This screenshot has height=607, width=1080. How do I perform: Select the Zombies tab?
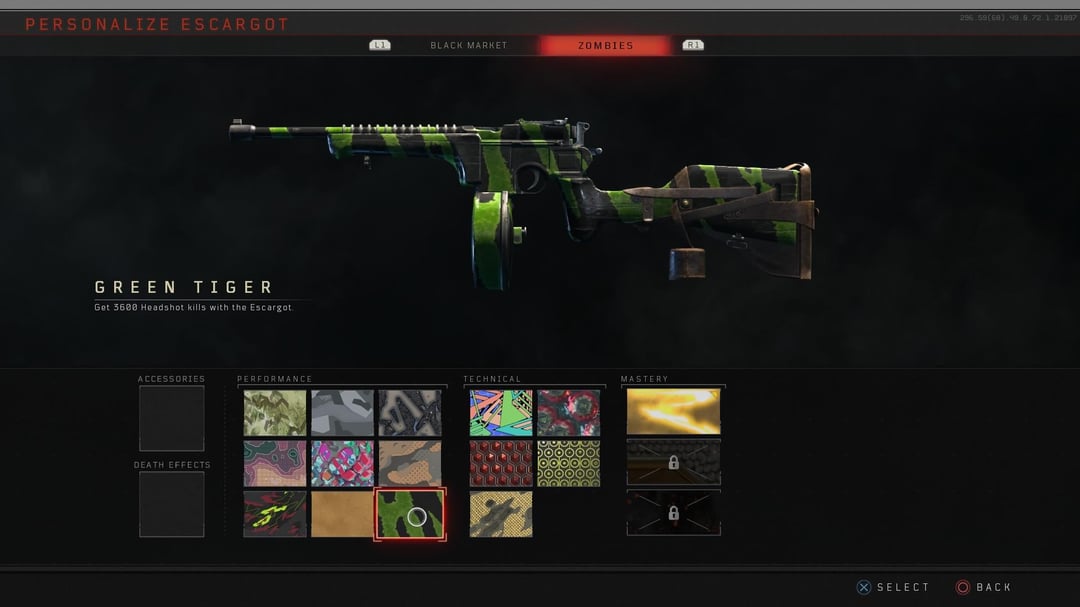click(x=605, y=45)
